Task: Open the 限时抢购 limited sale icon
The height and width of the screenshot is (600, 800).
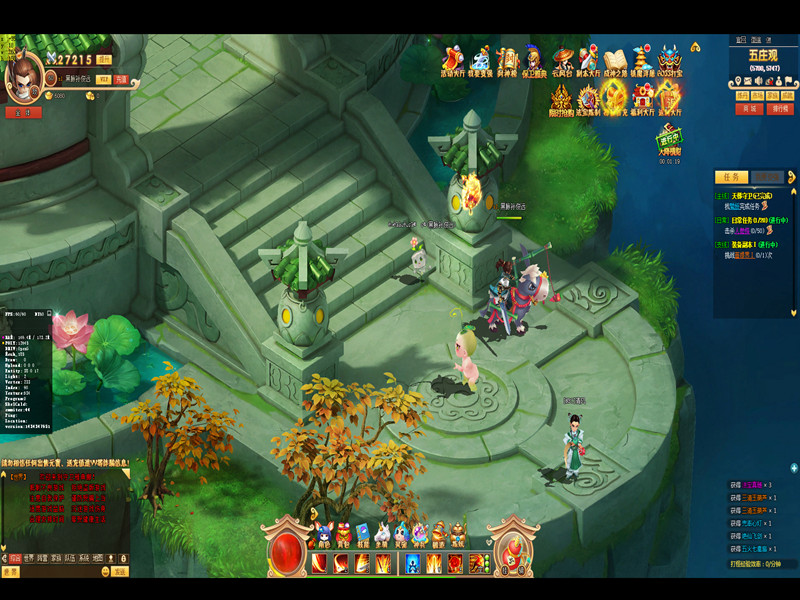Action: [x=561, y=98]
